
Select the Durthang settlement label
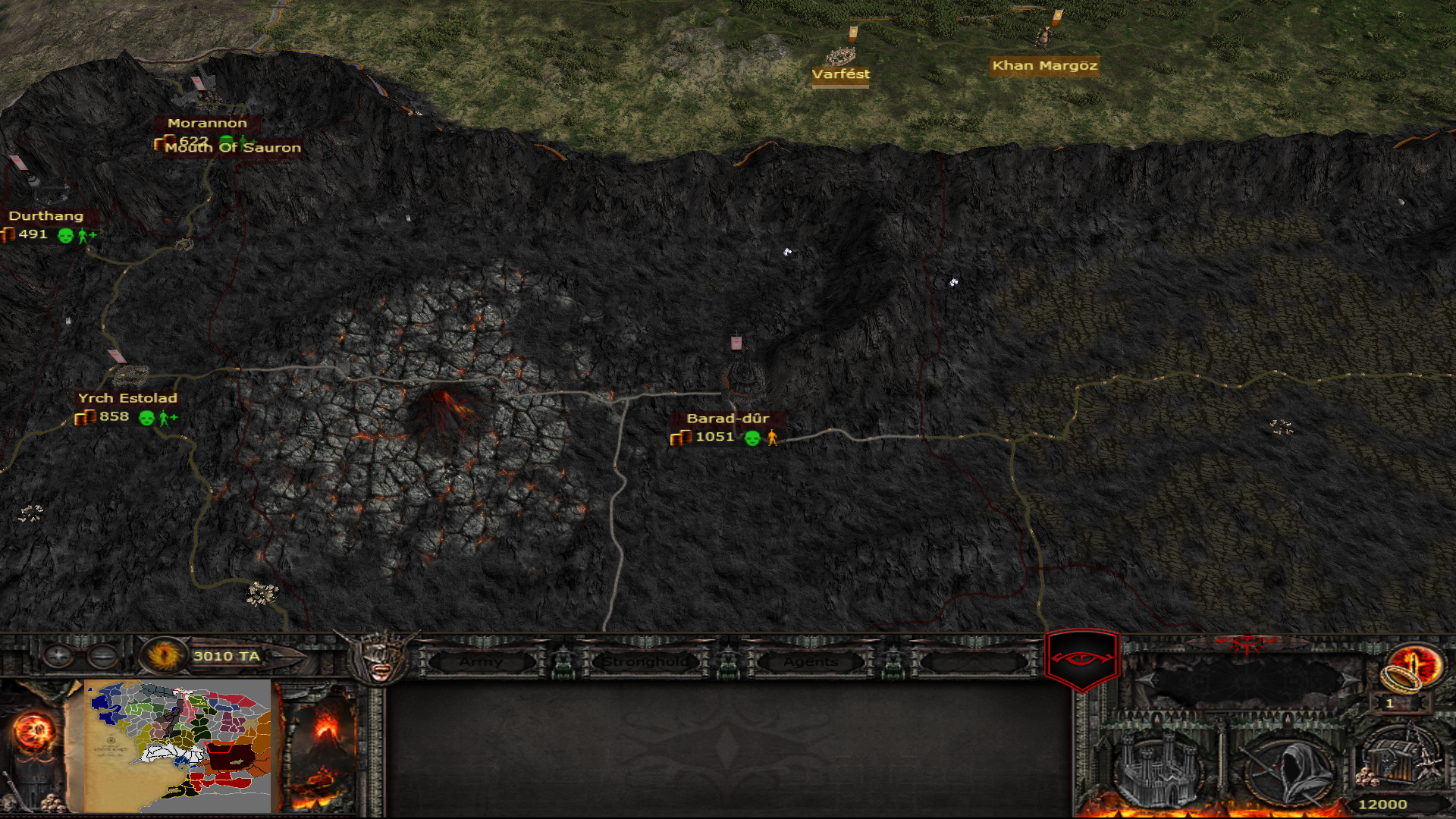(46, 216)
